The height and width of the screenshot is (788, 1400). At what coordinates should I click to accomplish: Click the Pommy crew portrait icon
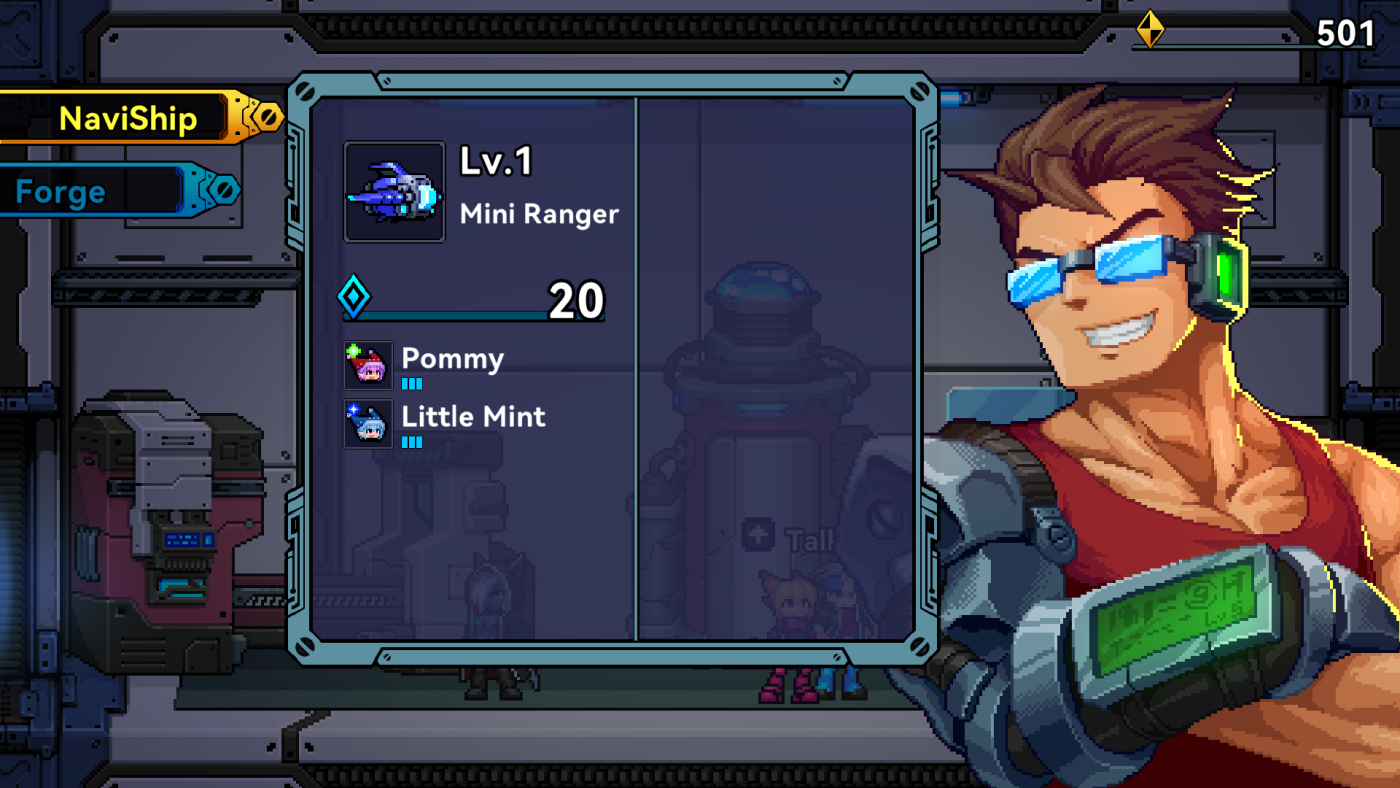(x=367, y=364)
